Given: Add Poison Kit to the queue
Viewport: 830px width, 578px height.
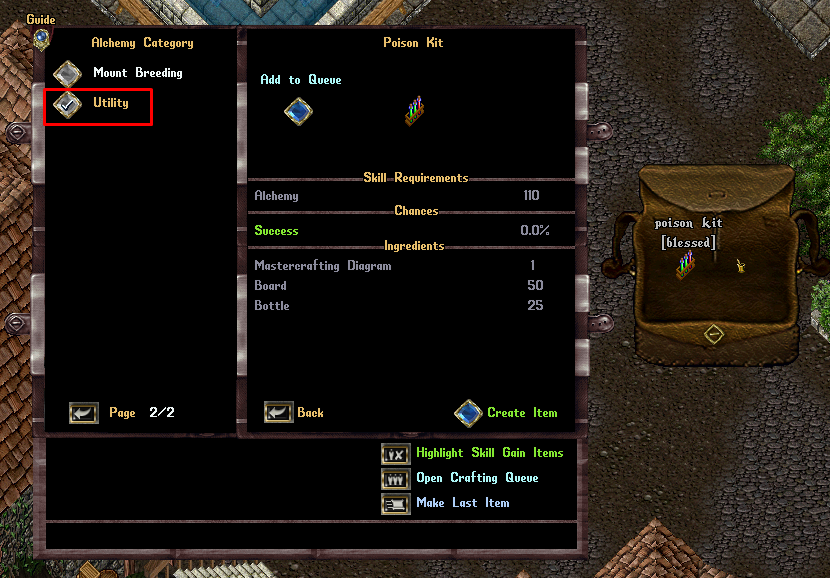Looking at the screenshot, I should (x=299, y=110).
